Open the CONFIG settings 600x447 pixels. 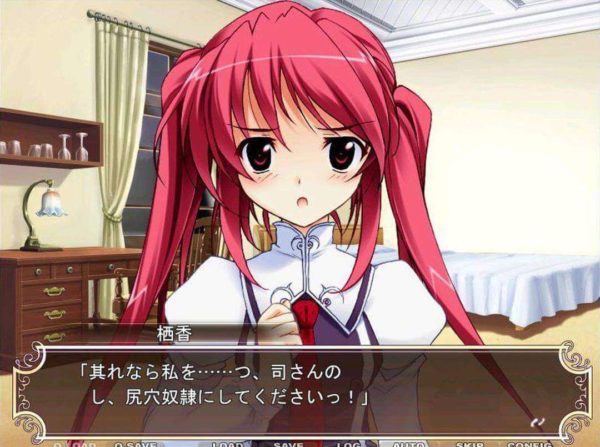[530, 443]
